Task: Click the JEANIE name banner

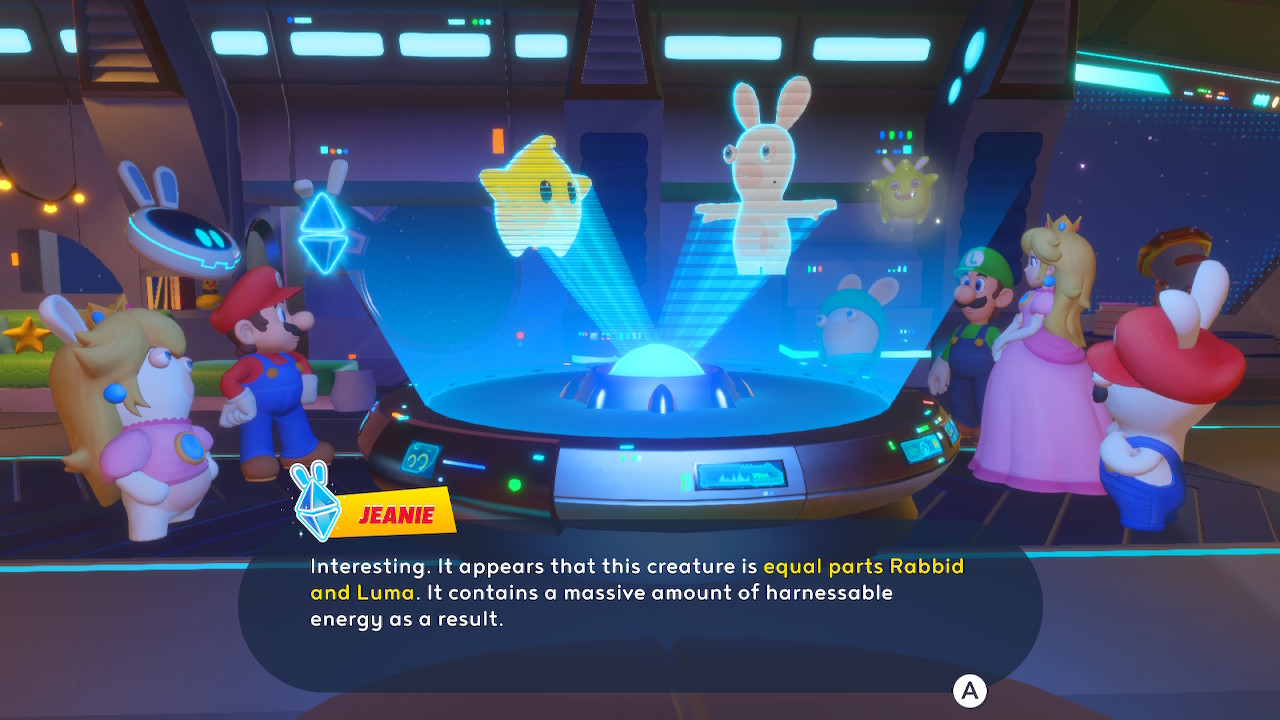Action: tap(393, 515)
